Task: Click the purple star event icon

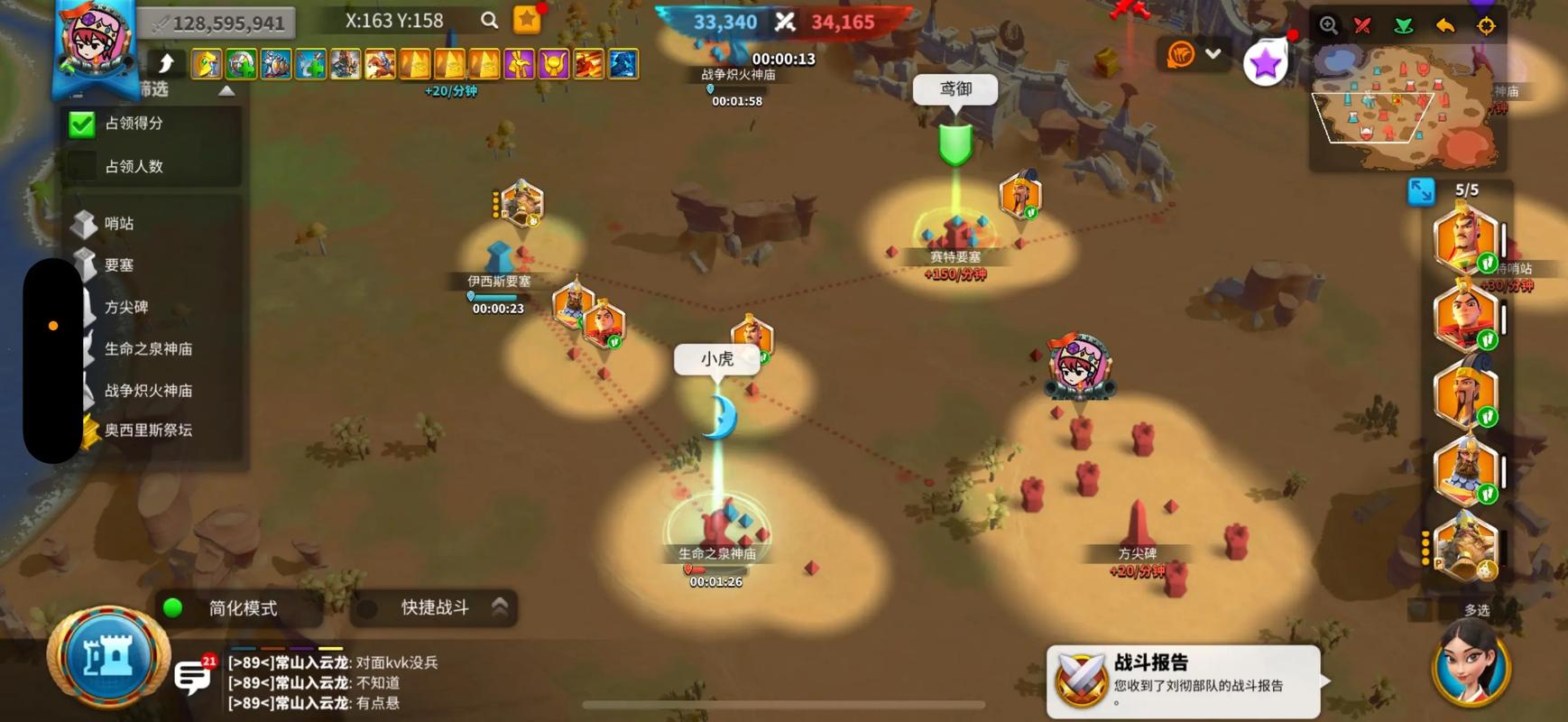Action: click(x=1265, y=63)
